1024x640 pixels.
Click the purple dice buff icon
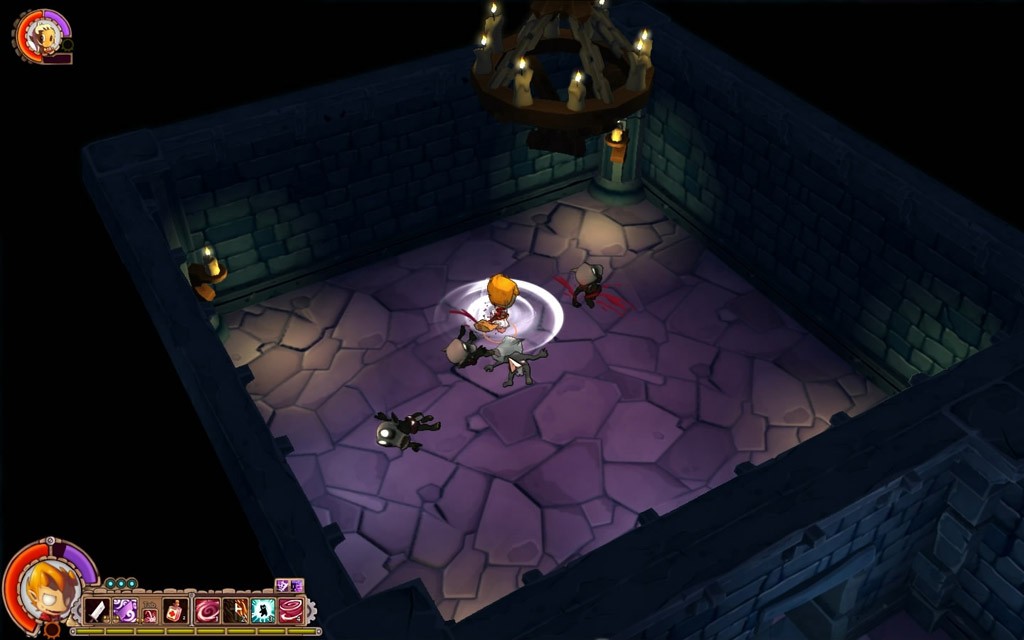(282, 586)
